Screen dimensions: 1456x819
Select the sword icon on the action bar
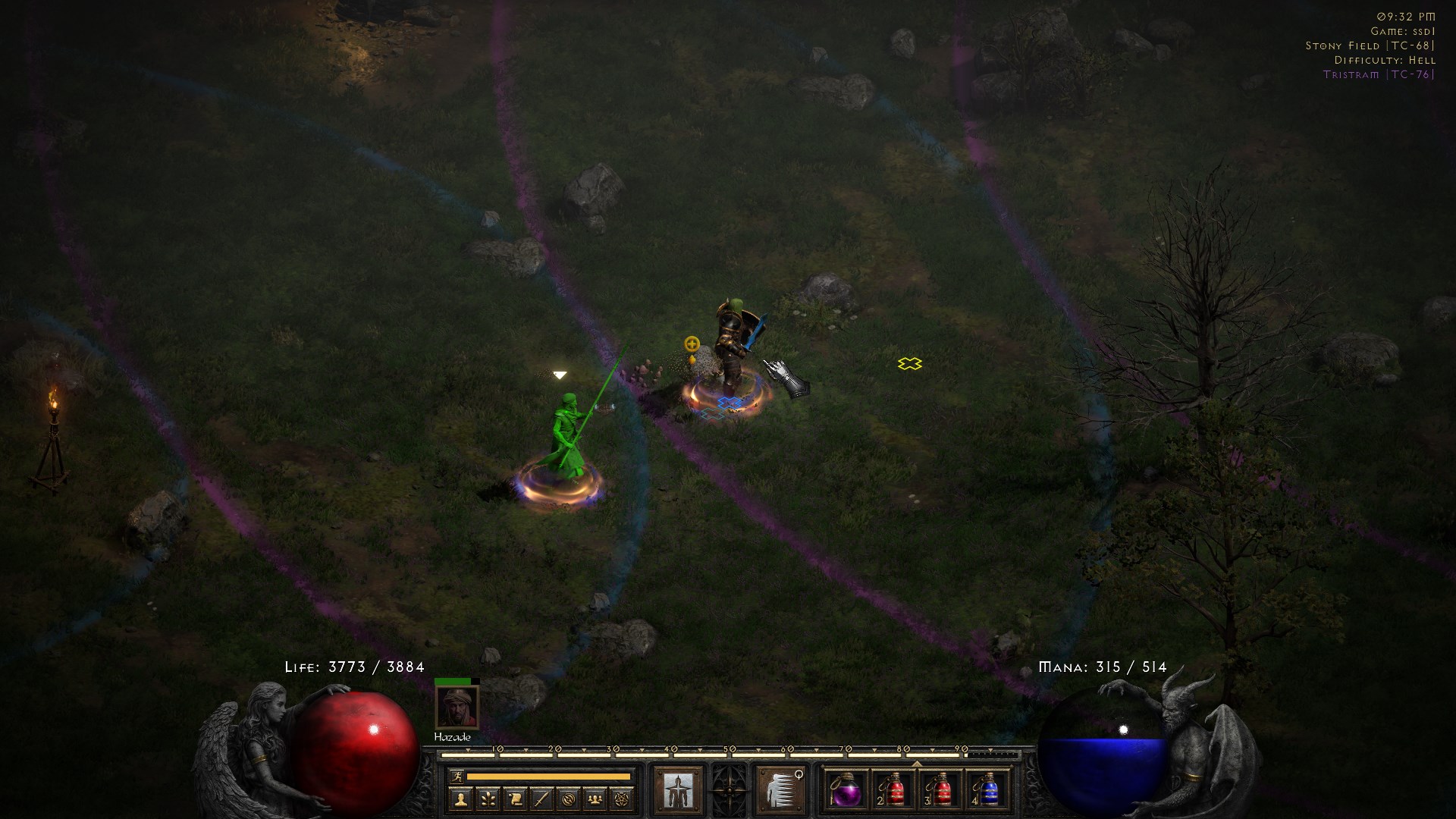click(540, 799)
